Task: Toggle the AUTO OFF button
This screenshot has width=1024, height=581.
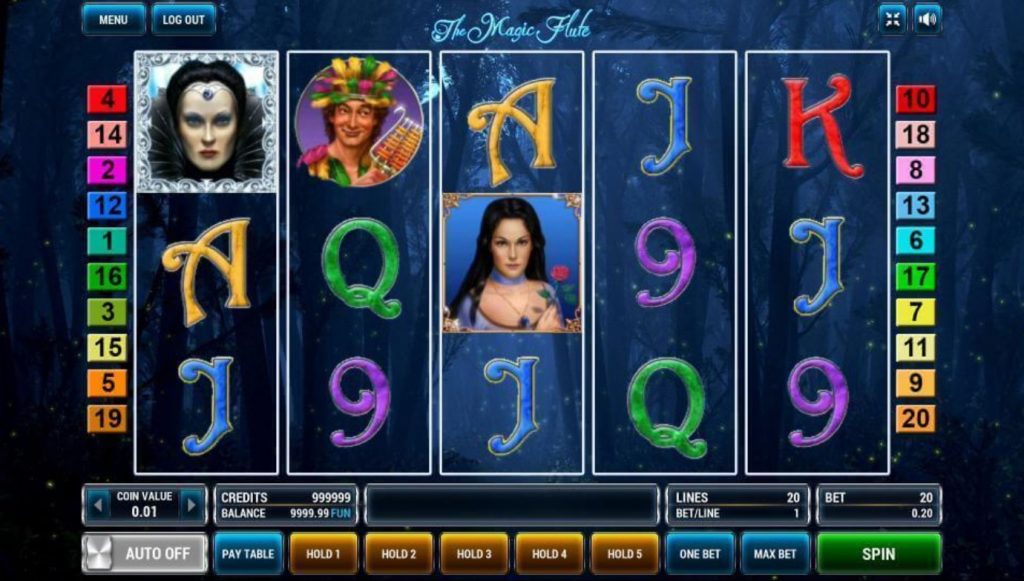Action: click(x=145, y=553)
